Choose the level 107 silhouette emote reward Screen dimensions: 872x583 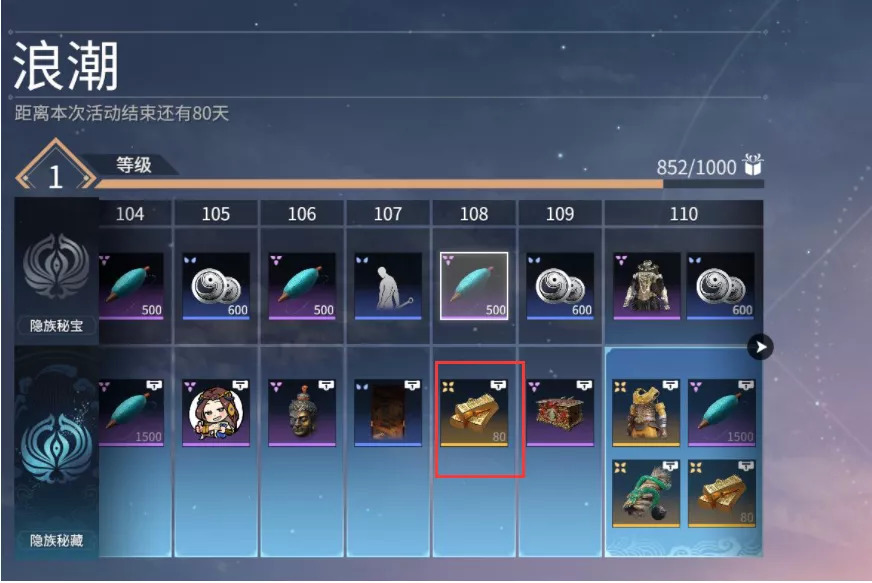click(388, 285)
